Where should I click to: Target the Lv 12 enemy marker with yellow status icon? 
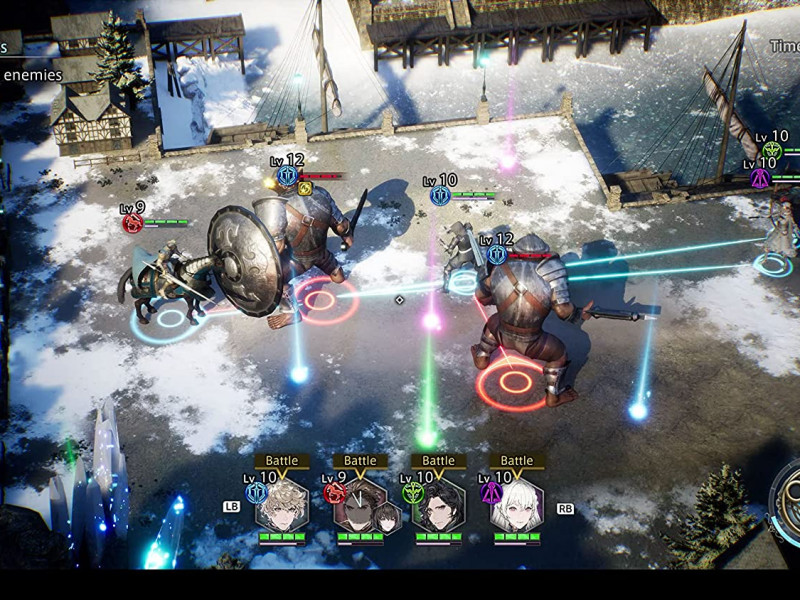pyautogui.click(x=288, y=177)
